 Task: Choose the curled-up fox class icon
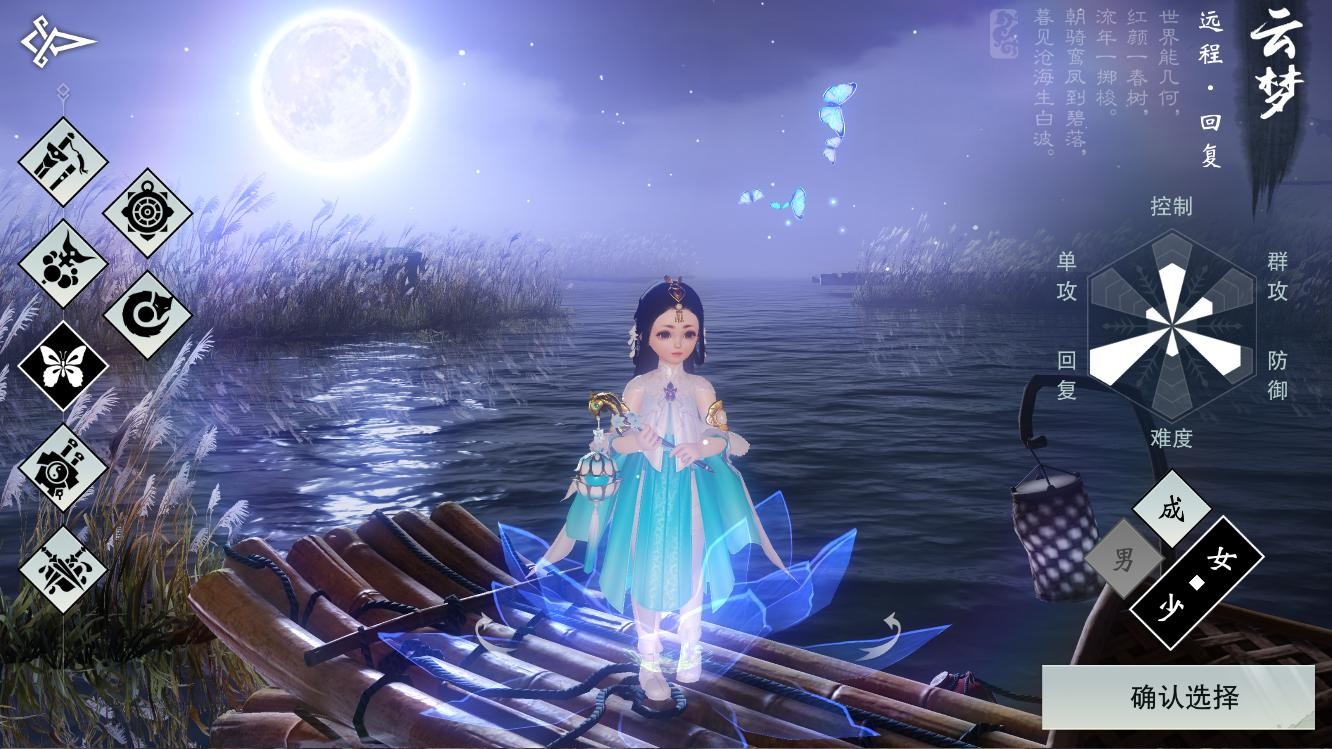pyautogui.click(x=147, y=314)
